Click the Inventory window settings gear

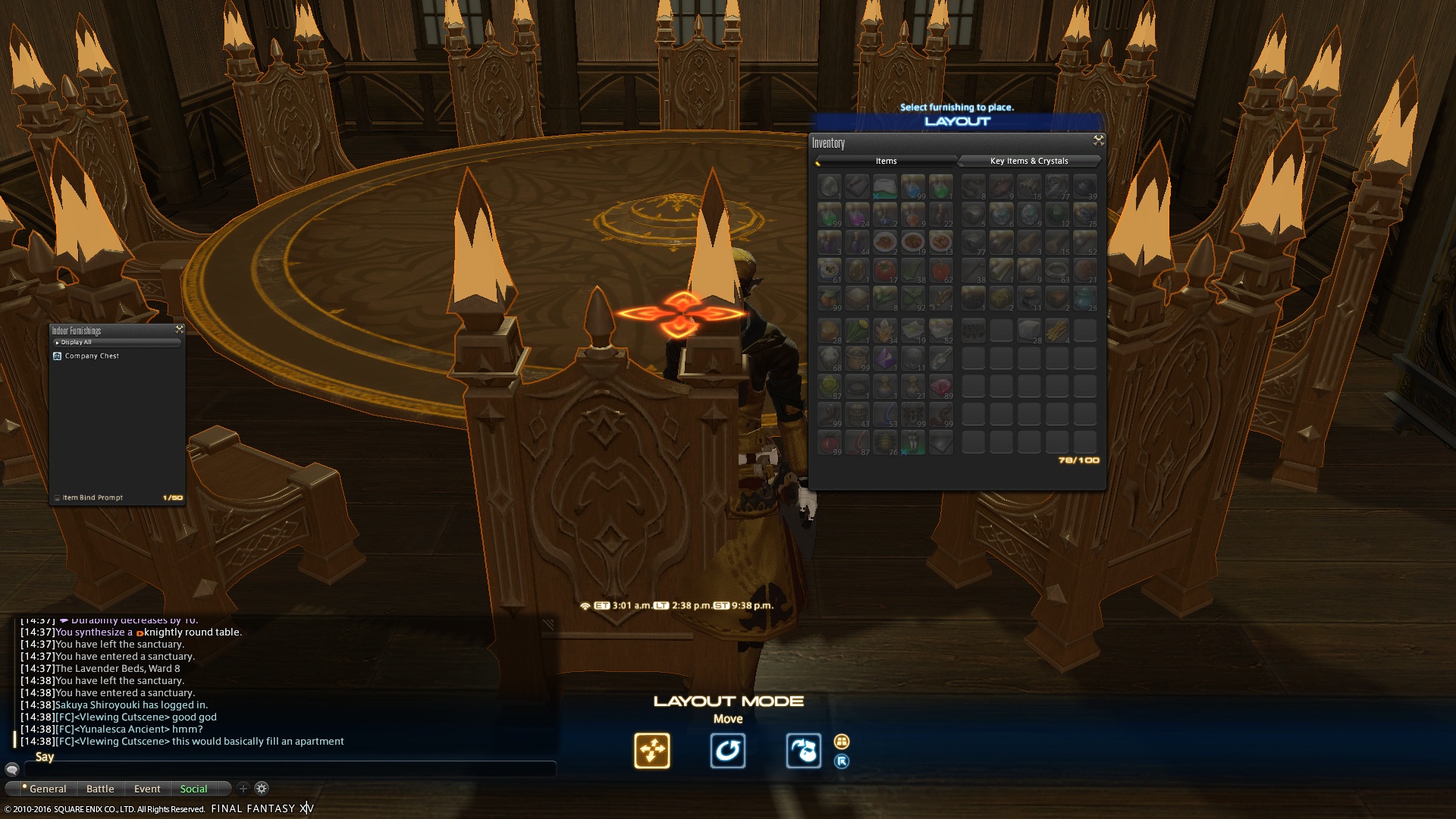(x=1097, y=140)
